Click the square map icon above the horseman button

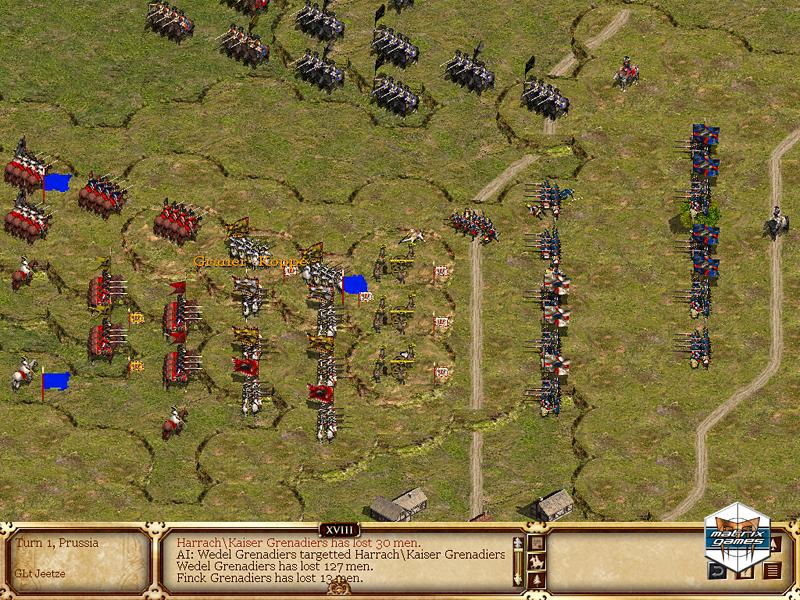(536, 542)
